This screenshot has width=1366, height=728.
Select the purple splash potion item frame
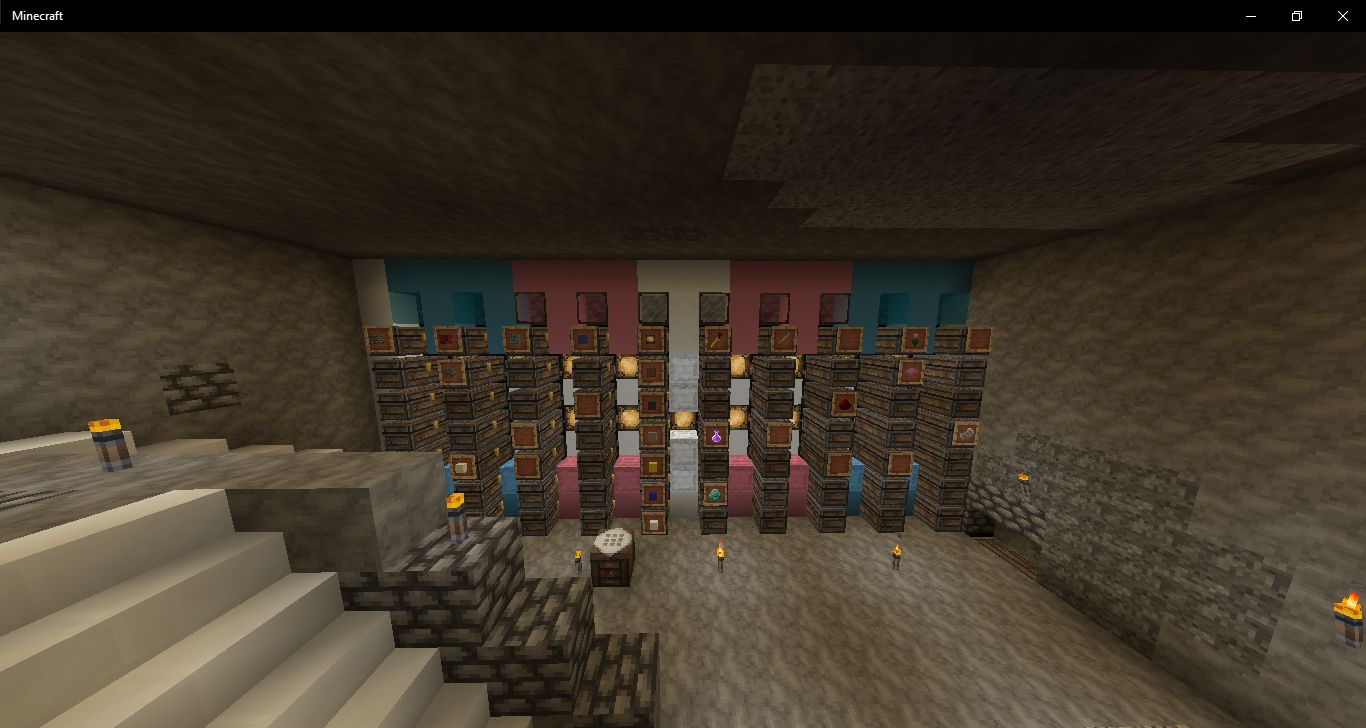(716, 436)
